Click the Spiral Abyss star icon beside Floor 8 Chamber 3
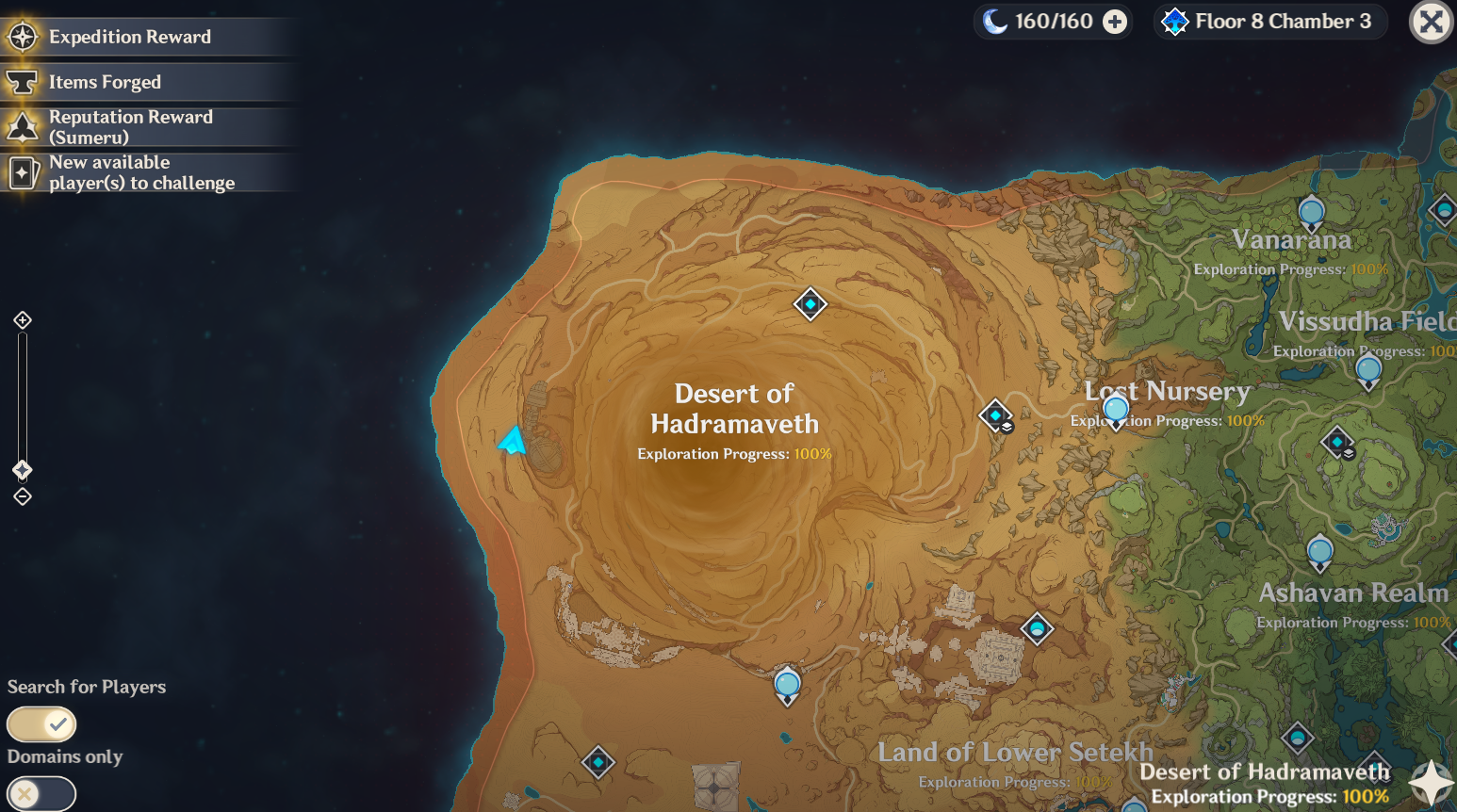 click(x=1174, y=21)
